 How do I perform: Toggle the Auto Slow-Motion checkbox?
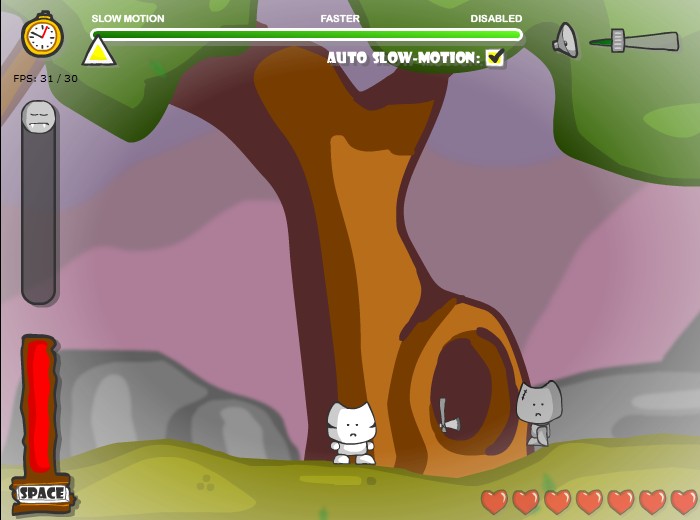494,58
